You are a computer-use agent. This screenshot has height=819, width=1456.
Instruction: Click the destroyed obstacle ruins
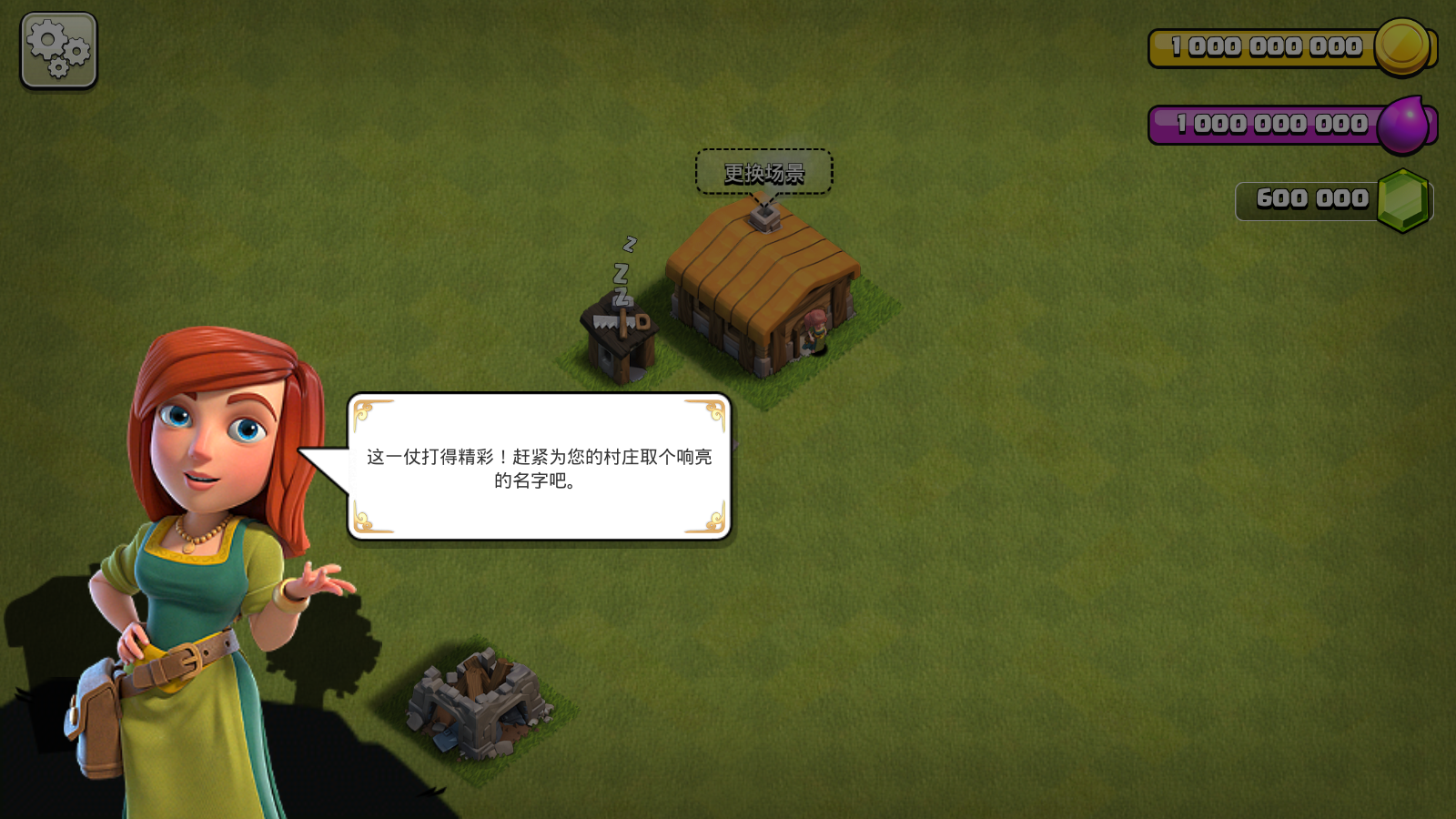478,705
